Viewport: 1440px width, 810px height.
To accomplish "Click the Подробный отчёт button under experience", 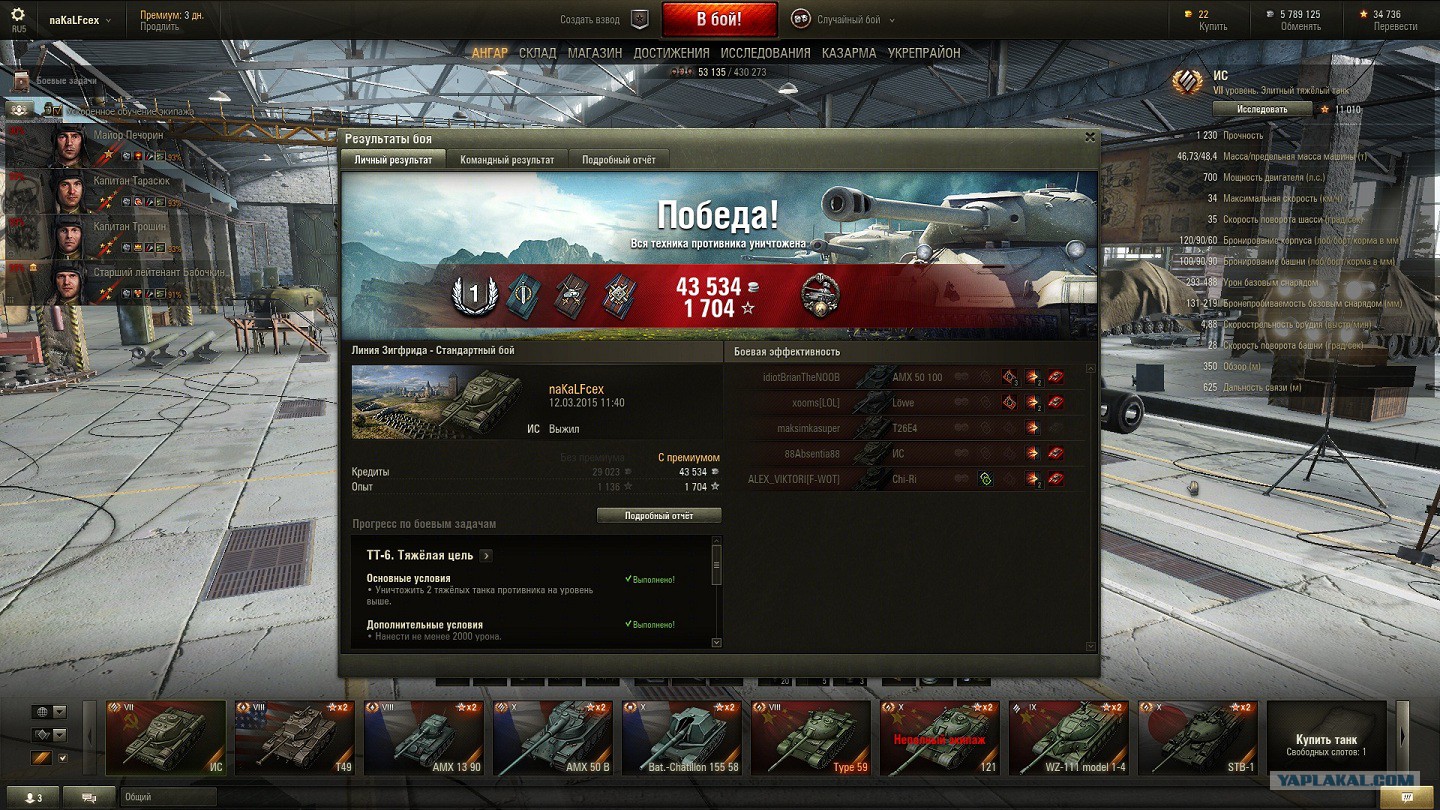I will click(659, 516).
